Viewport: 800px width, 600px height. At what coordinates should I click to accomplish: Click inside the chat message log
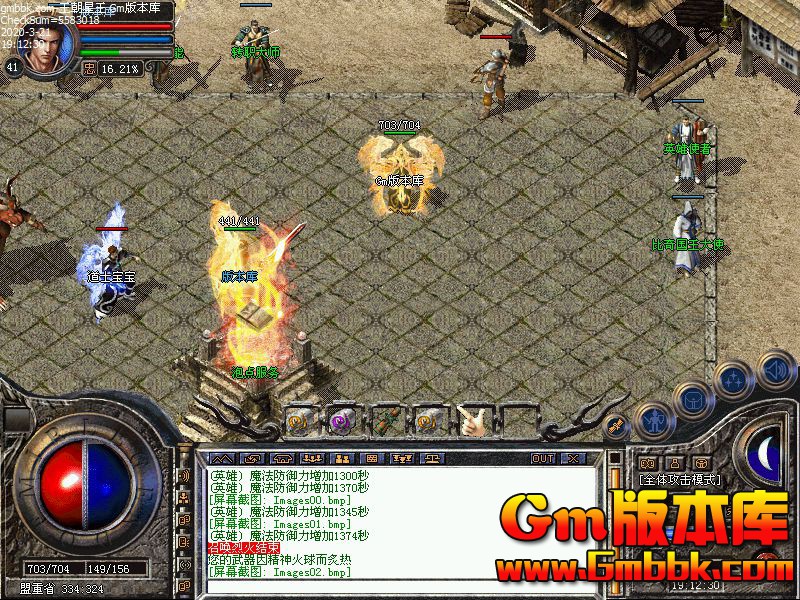click(400, 520)
